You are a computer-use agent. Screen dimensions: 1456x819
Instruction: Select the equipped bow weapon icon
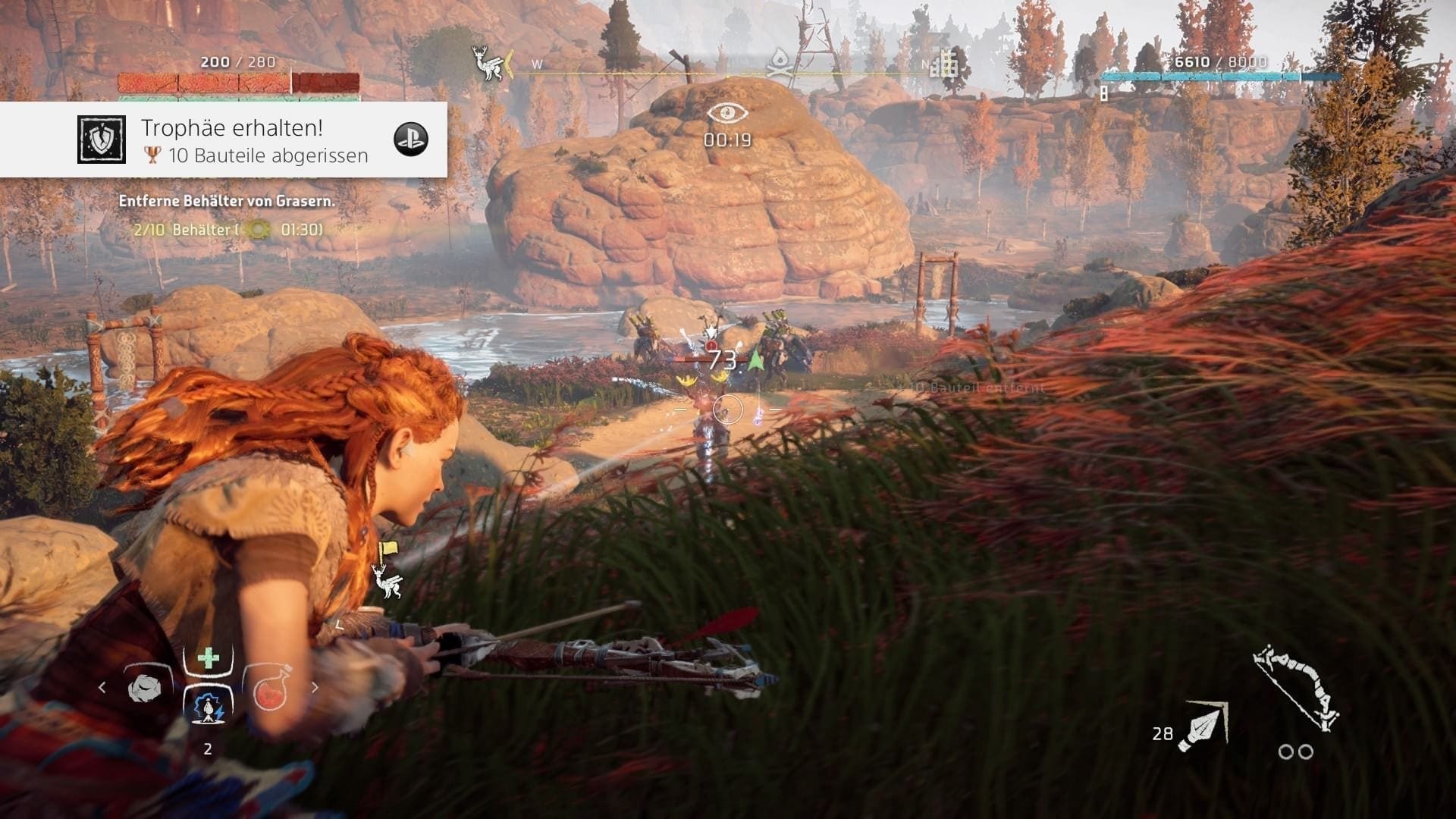tap(1295, 686)
